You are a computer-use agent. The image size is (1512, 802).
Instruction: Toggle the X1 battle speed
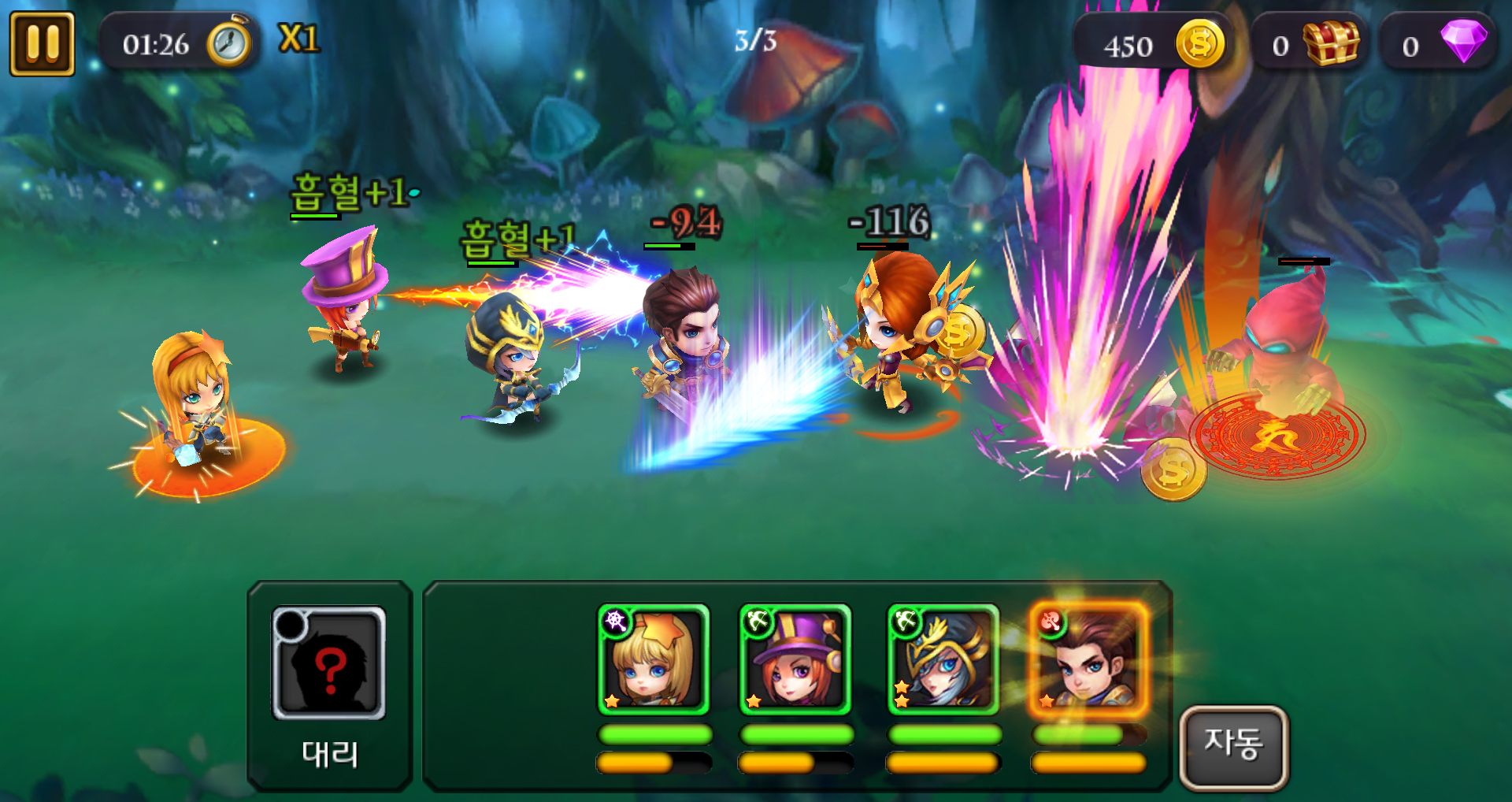(299, 39)
